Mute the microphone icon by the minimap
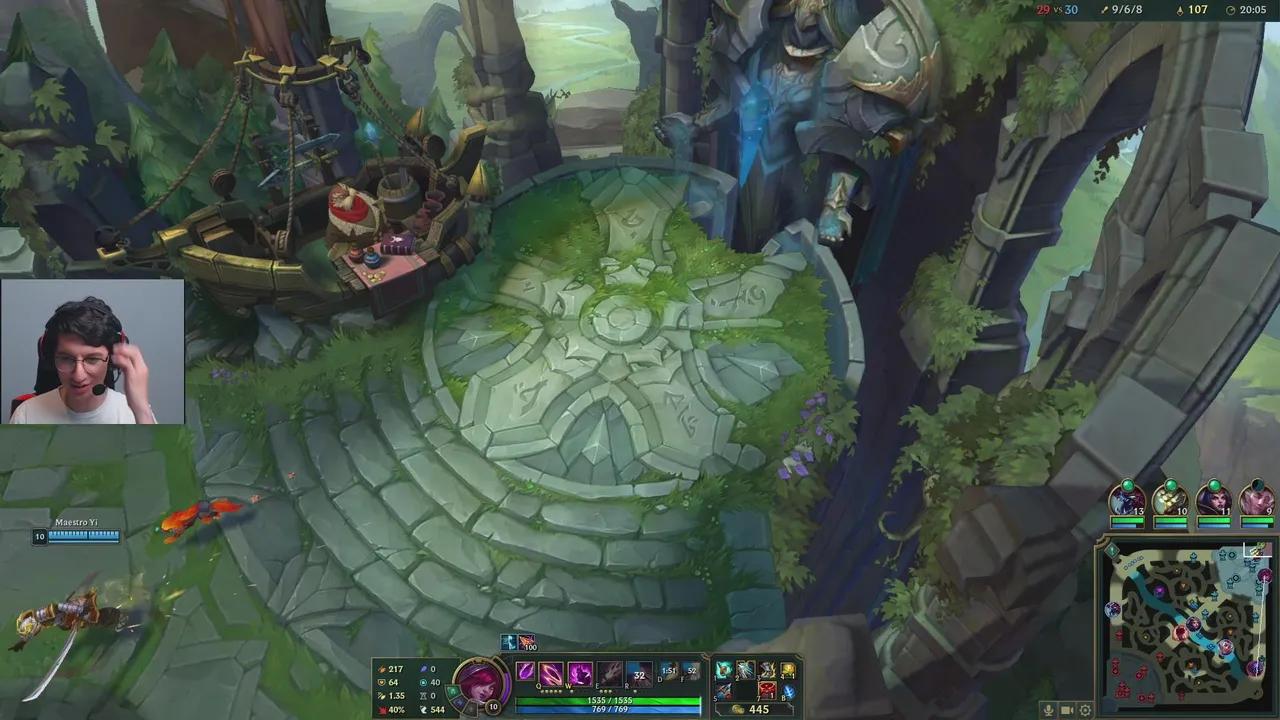 [1048, 710]
